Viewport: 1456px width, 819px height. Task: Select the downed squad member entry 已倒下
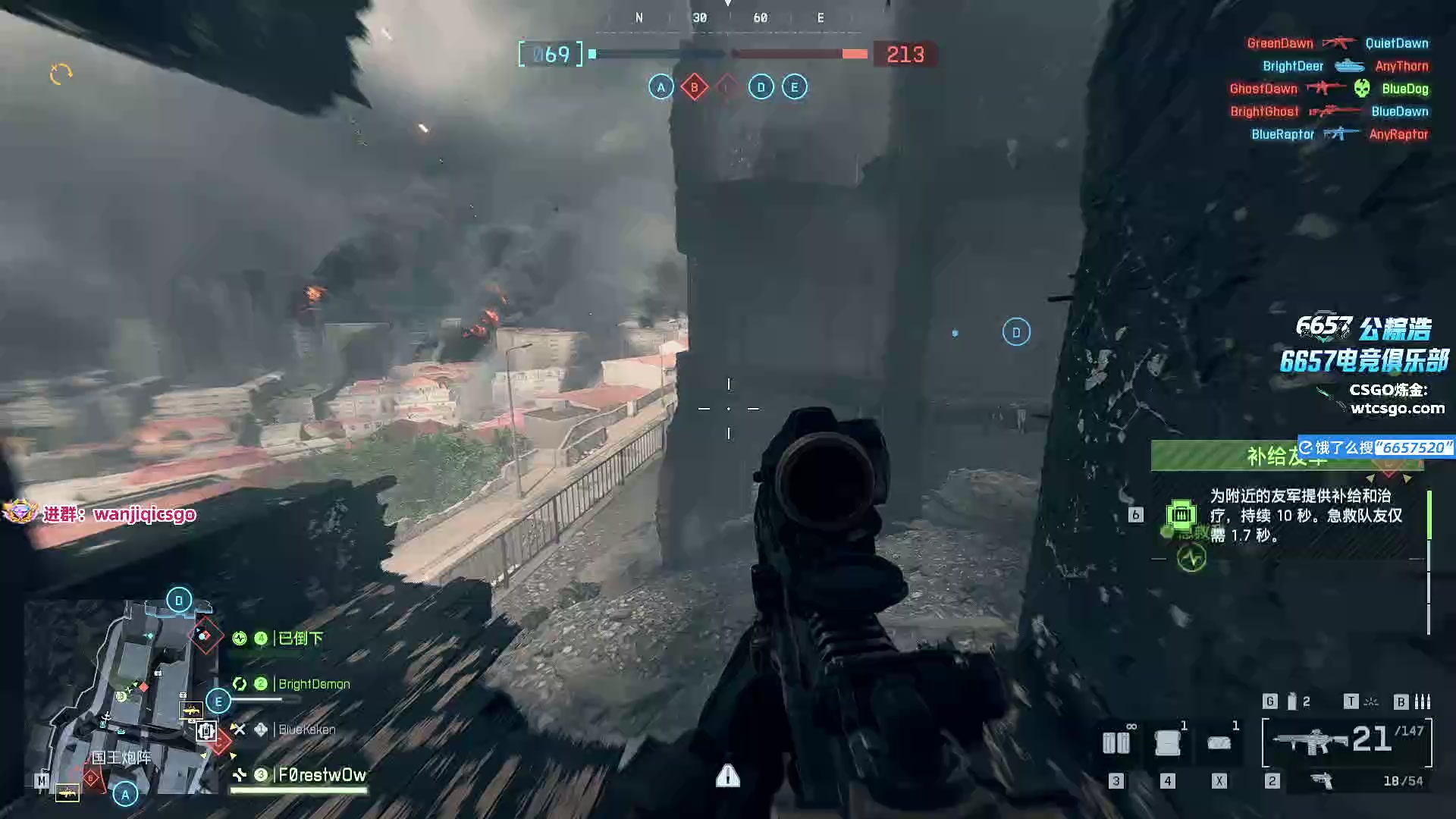coord(300,639)
